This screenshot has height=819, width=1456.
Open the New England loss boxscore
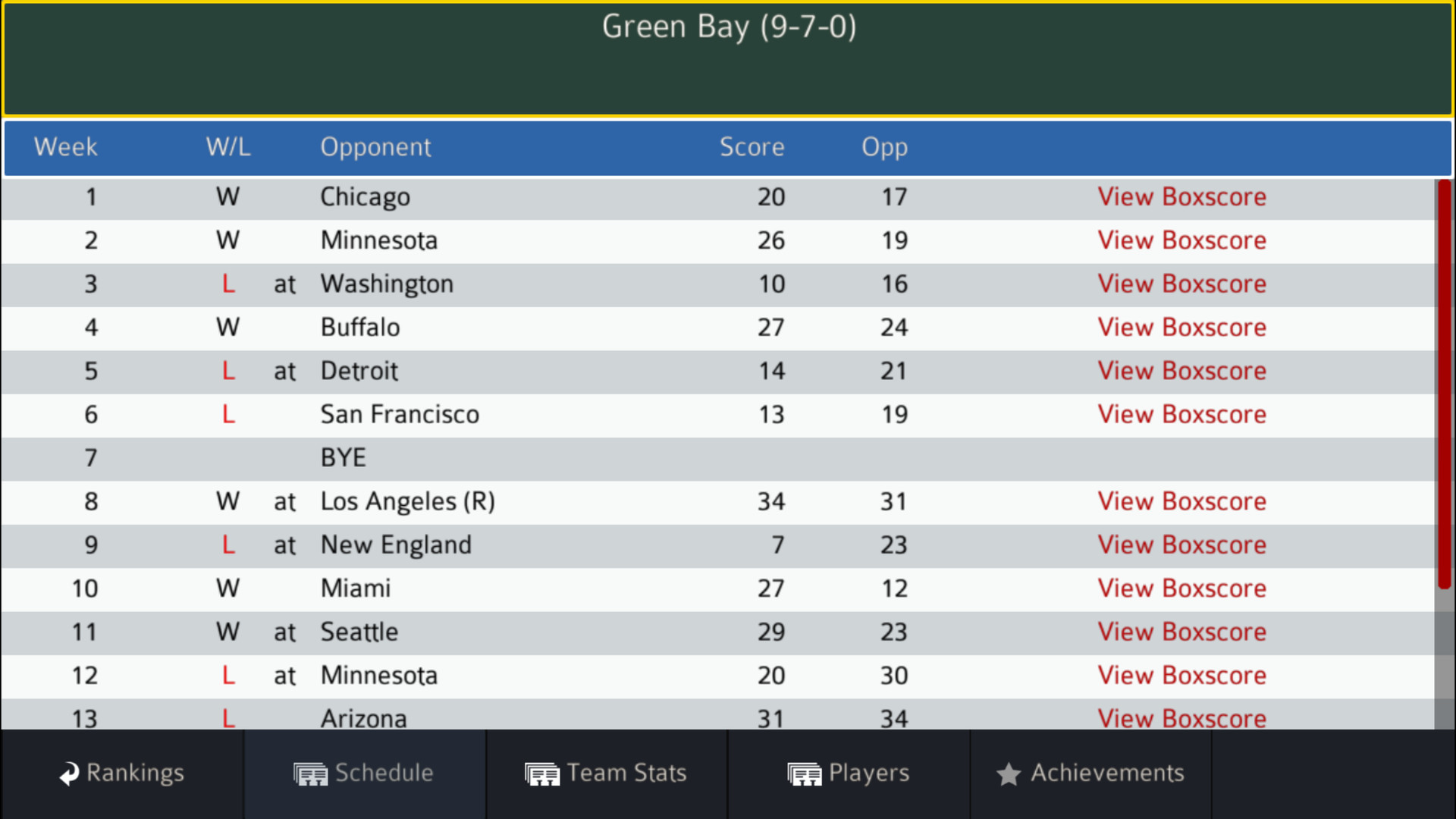[x=1182, y=544]
